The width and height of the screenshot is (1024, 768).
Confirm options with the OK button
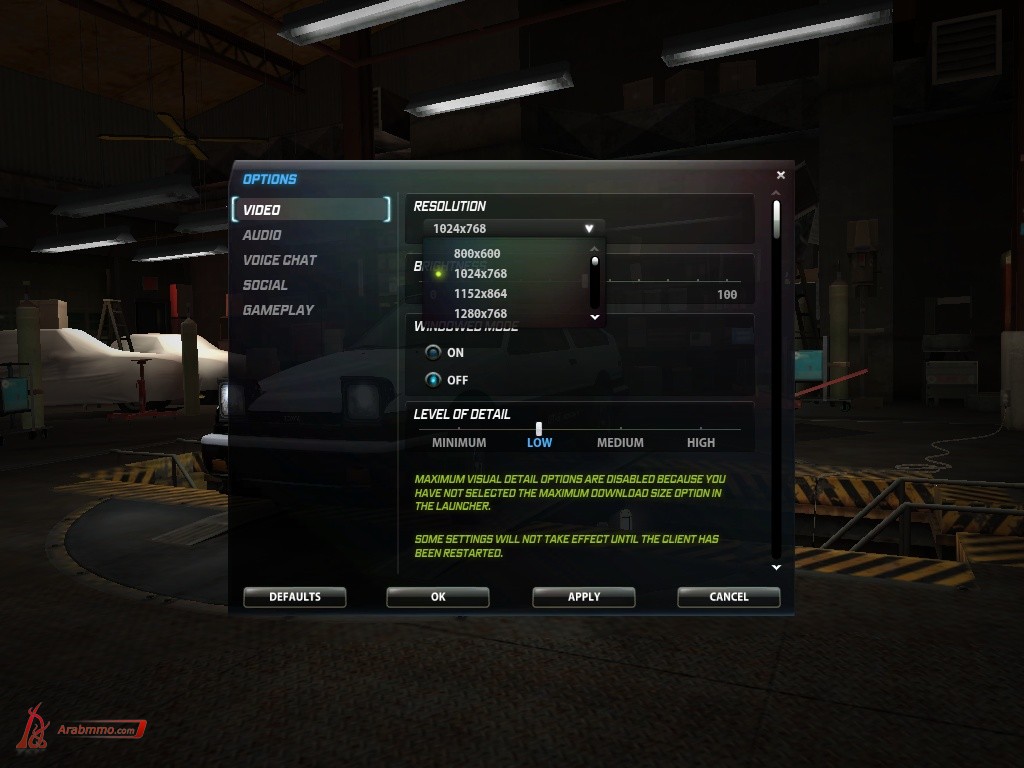coord(438,597)
